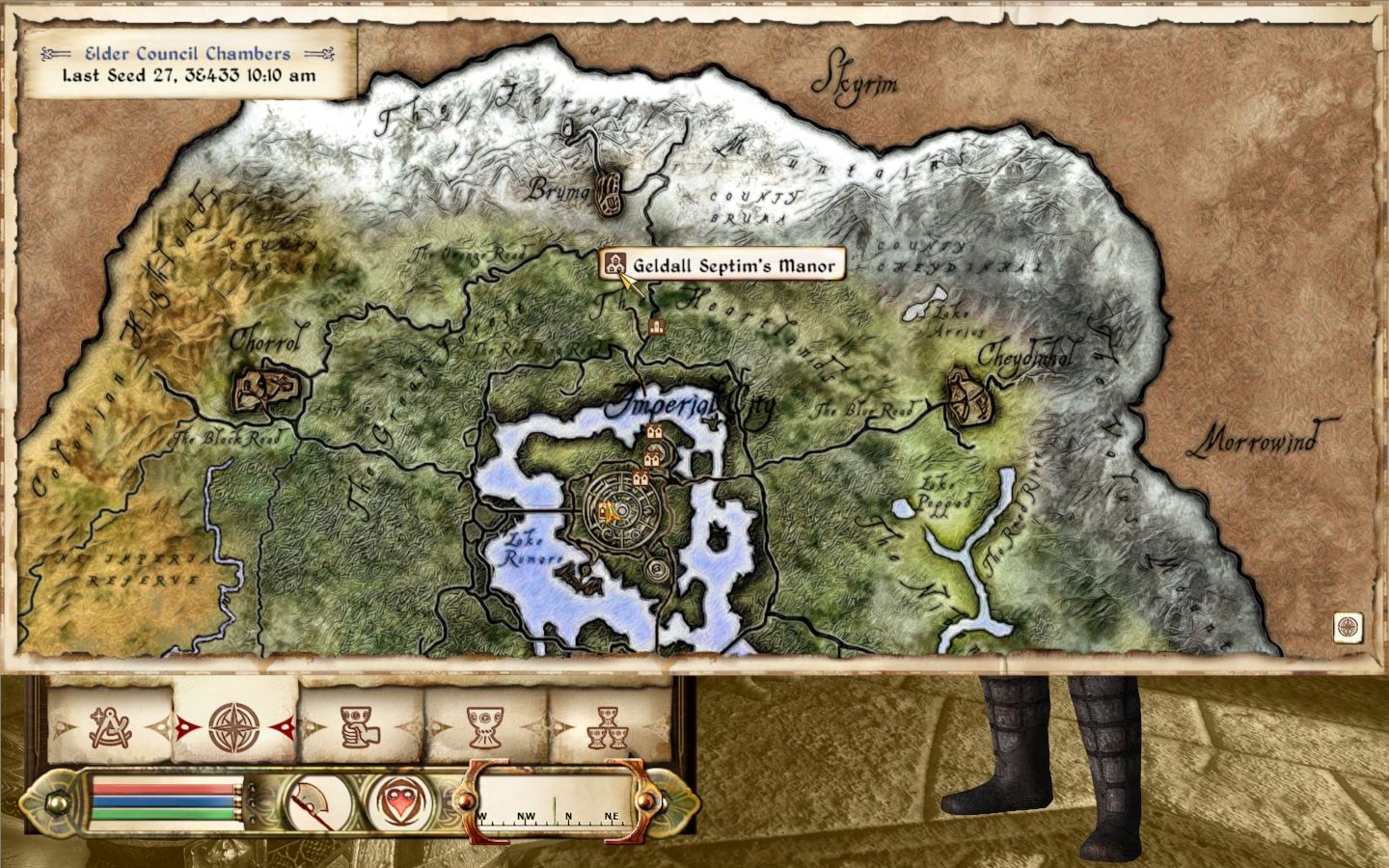Switch to the Inventory tab showing a hand holding a cup

tap(357, 728)
